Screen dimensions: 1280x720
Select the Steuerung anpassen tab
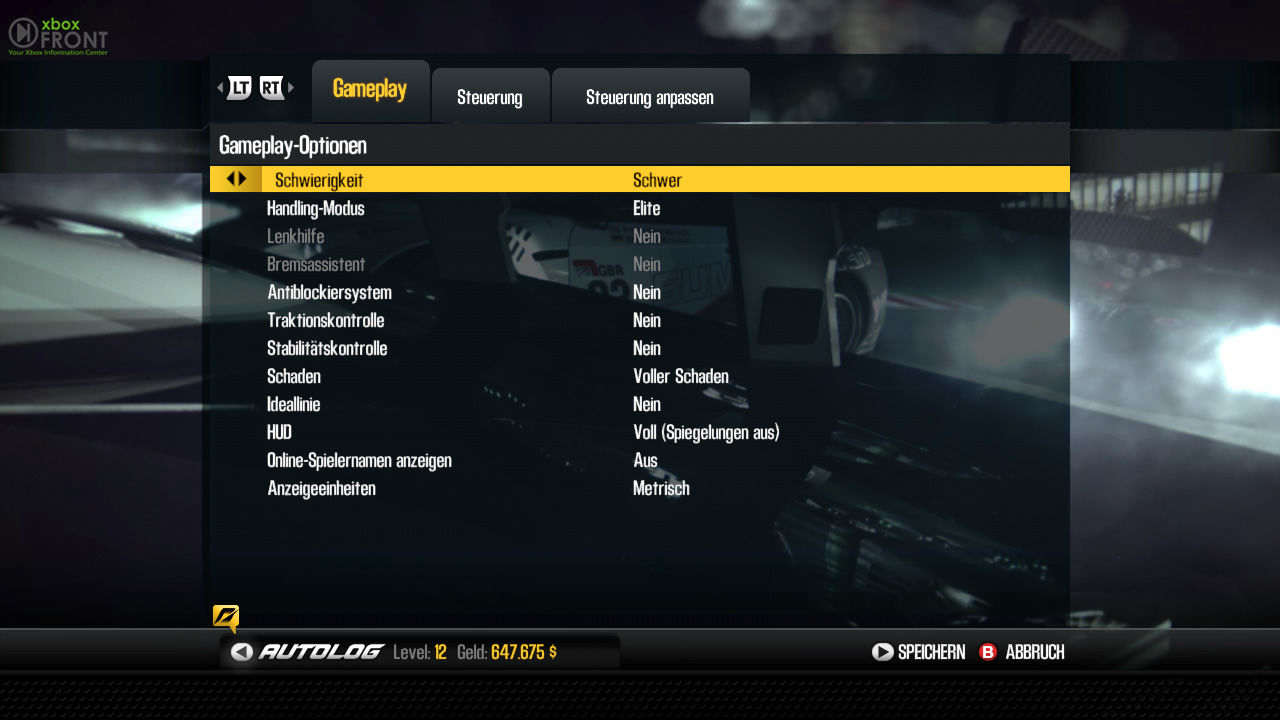(650, 97)
